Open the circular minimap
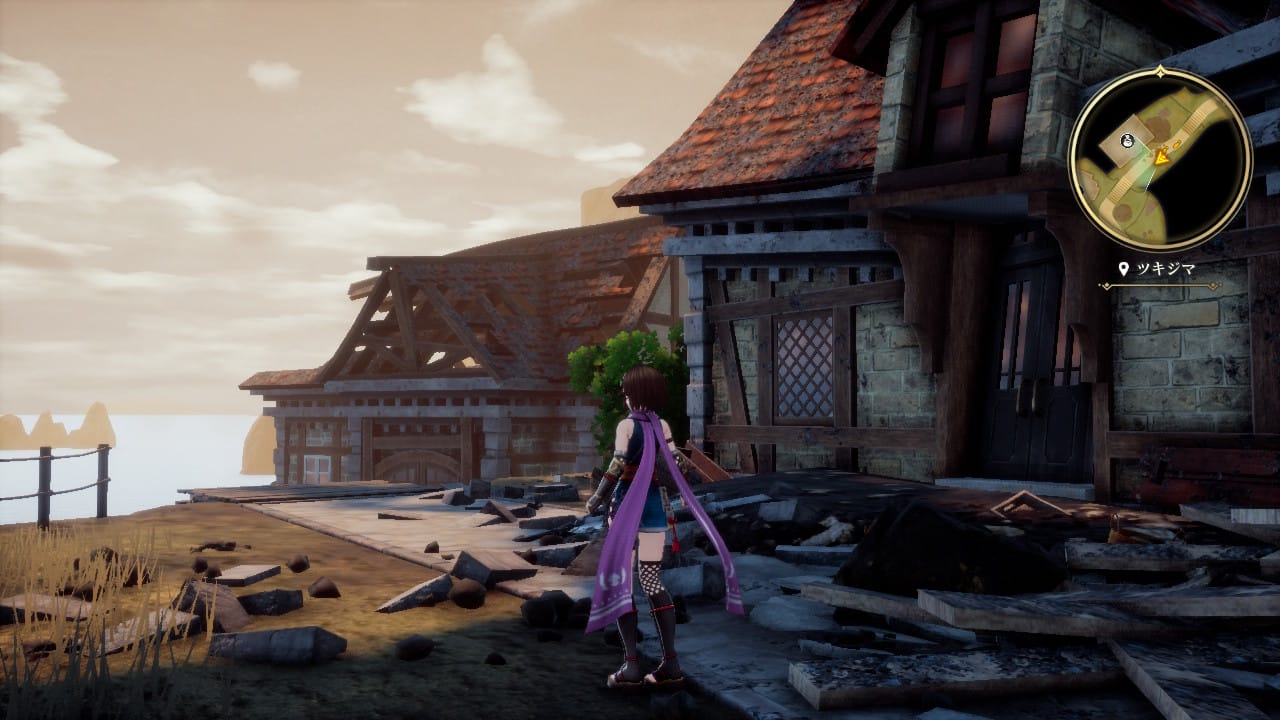Screen dimensions: 1280x720 click(x=1160, y=158)
